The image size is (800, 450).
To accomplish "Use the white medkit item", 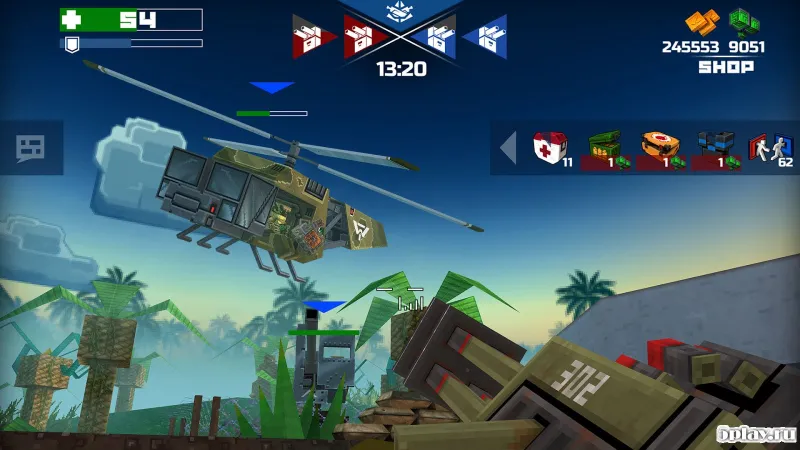I will pos(550,148).
